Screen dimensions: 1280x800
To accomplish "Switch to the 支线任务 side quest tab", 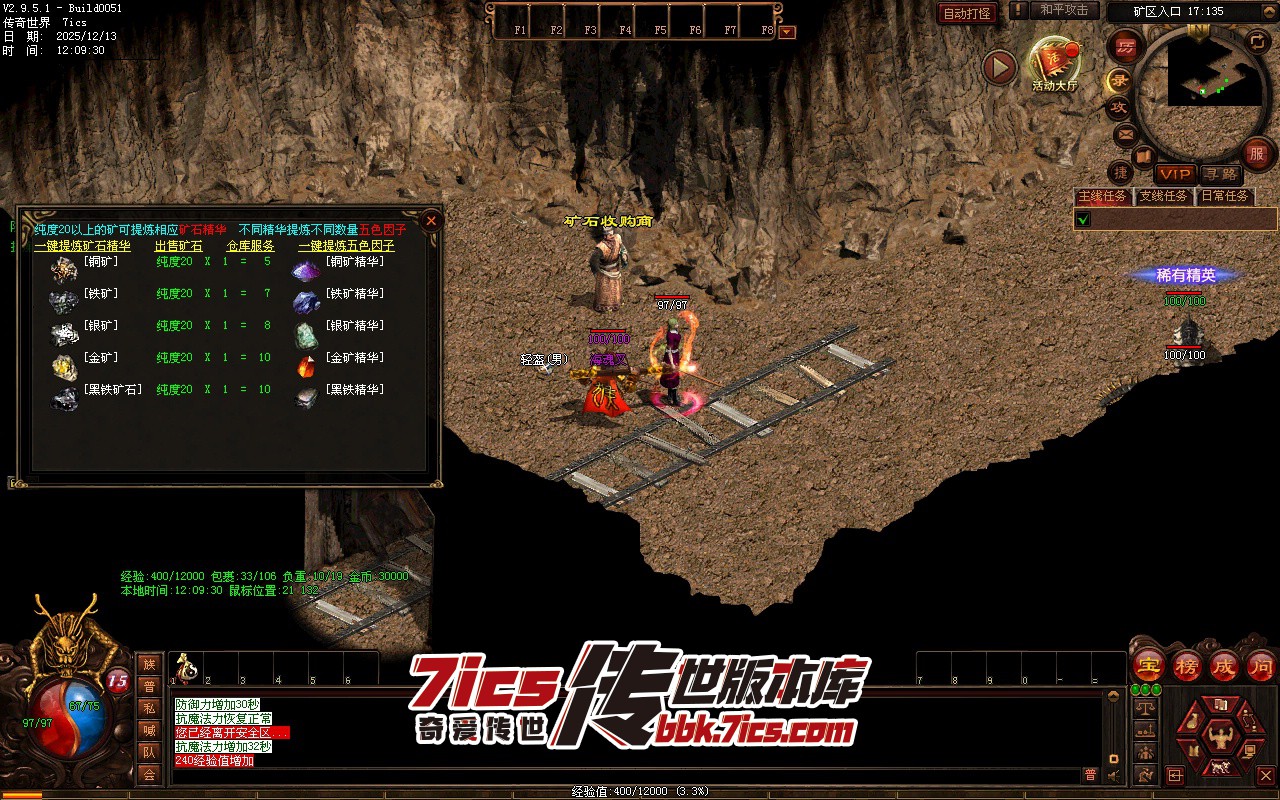I will click(x=1164, y=196).
